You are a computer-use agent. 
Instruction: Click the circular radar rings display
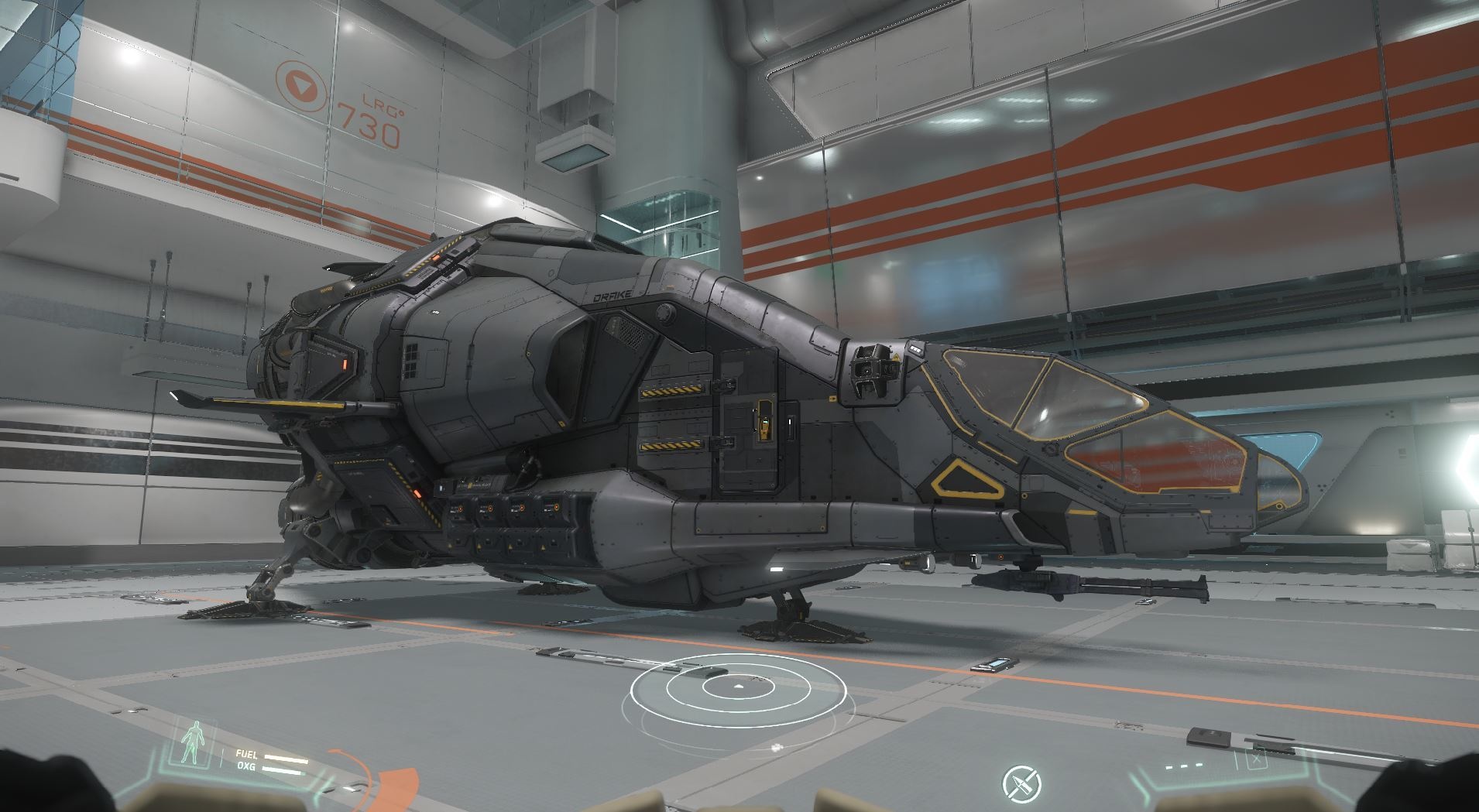click(738, 690)
